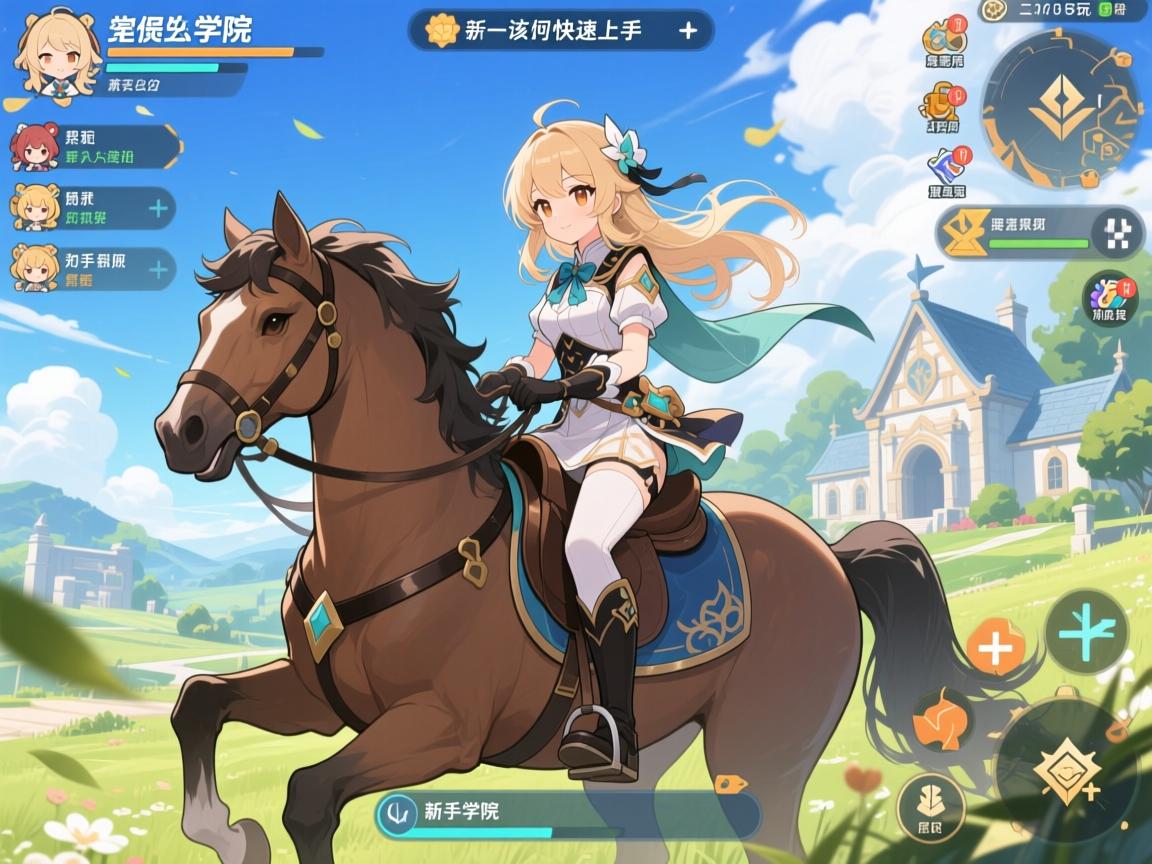
Task: Open the top menu icon with red badge
Action: (x=943, y=40)
